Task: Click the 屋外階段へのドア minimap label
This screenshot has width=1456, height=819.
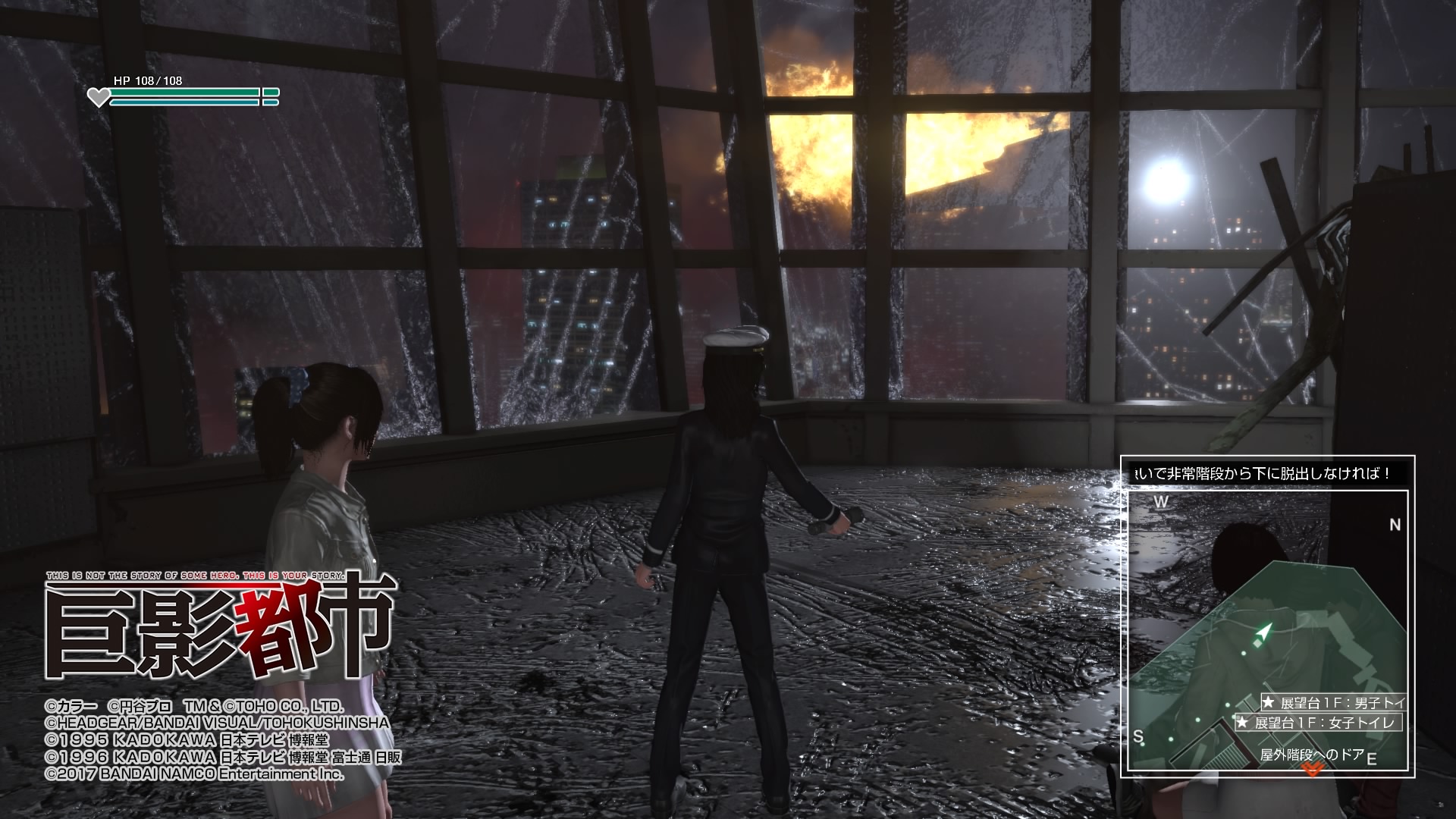Action: click(x=1312, y=755)
